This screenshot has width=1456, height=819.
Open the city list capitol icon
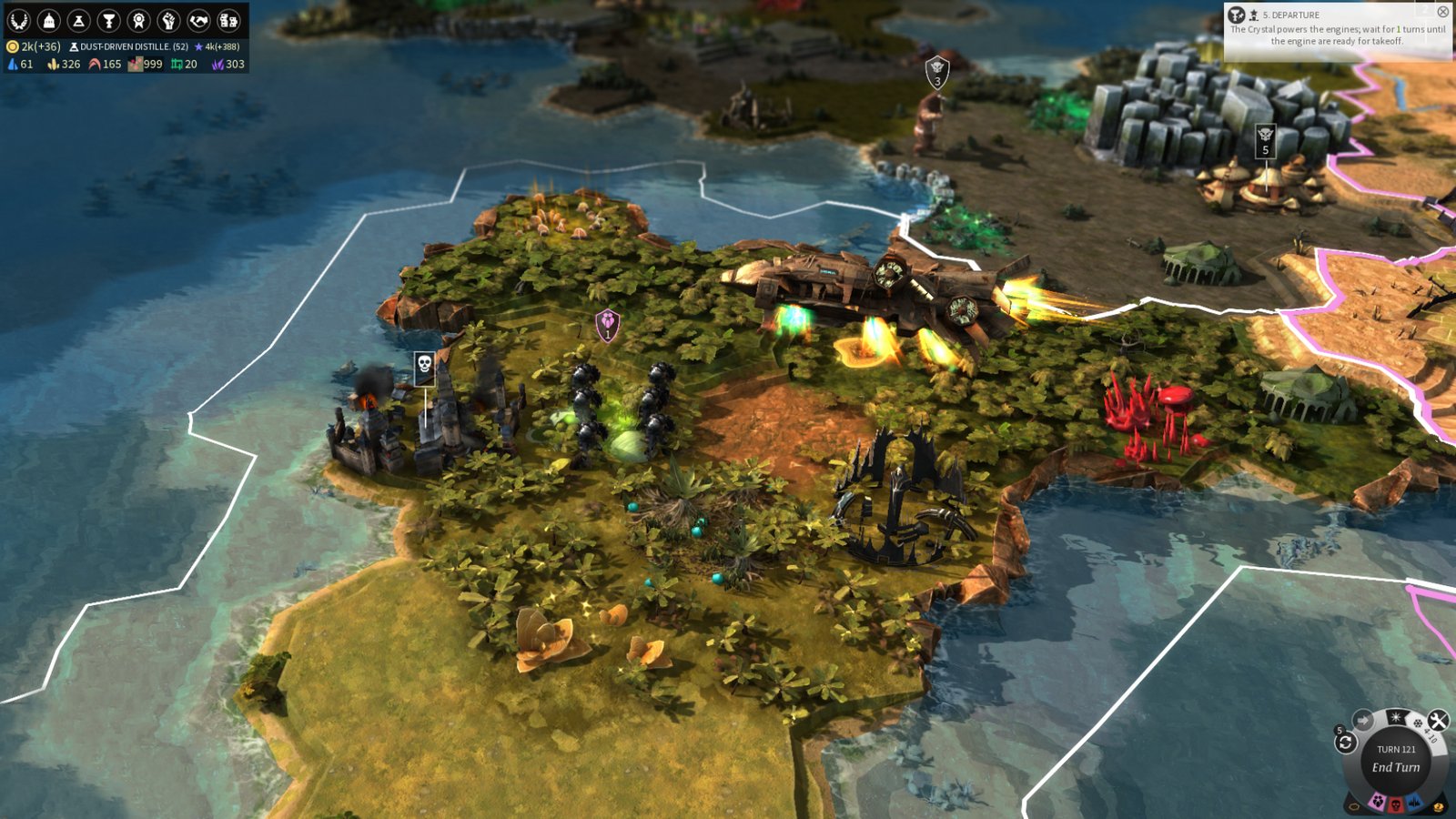click(x=48, y=20)
